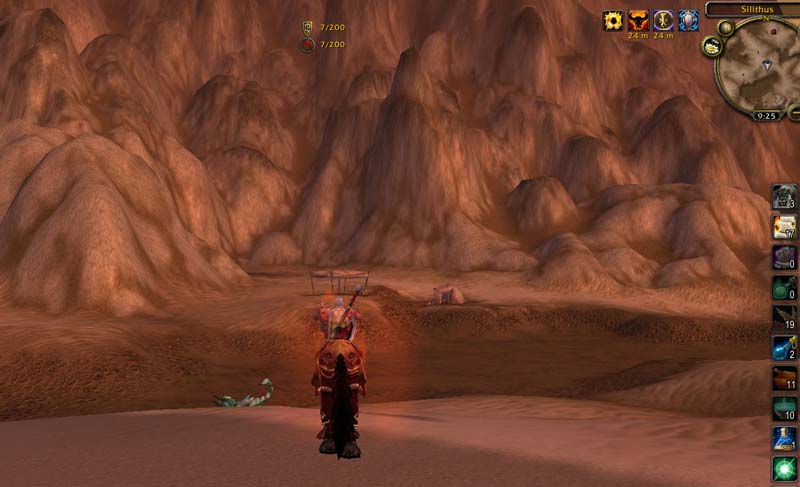This screenshot has height=487, width=800.
Task: Click the blue shield buff icon
Action: [x=689, y=21]
